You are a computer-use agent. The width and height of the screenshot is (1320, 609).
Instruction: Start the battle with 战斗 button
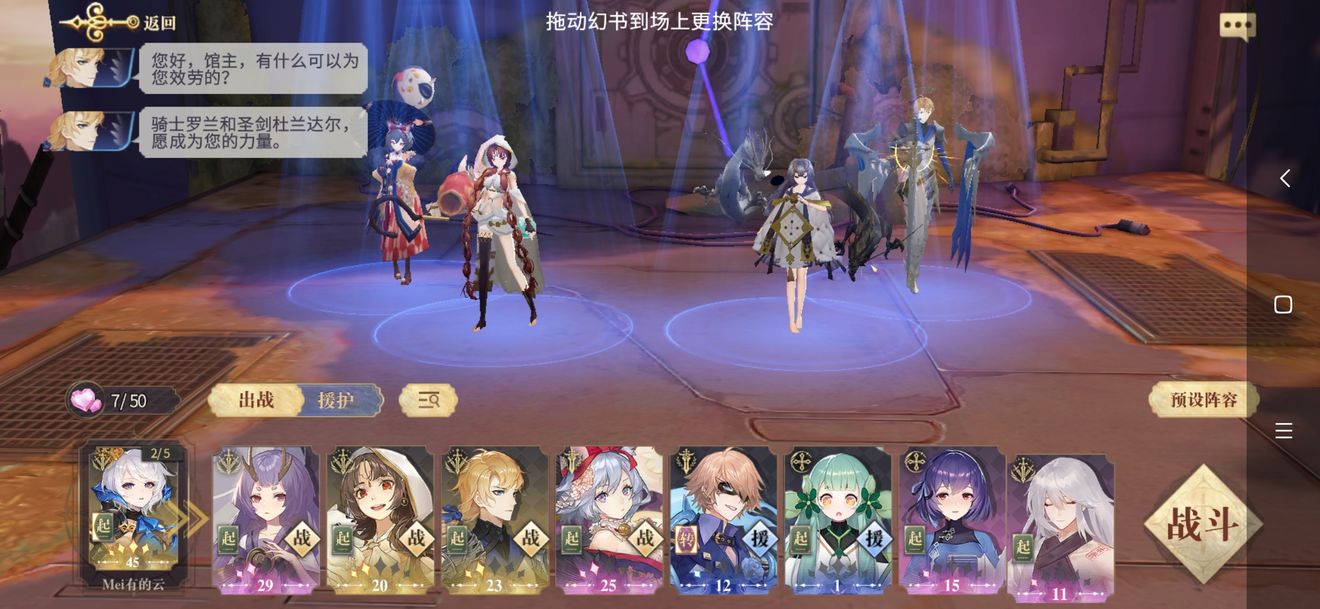pos(1203,523)
